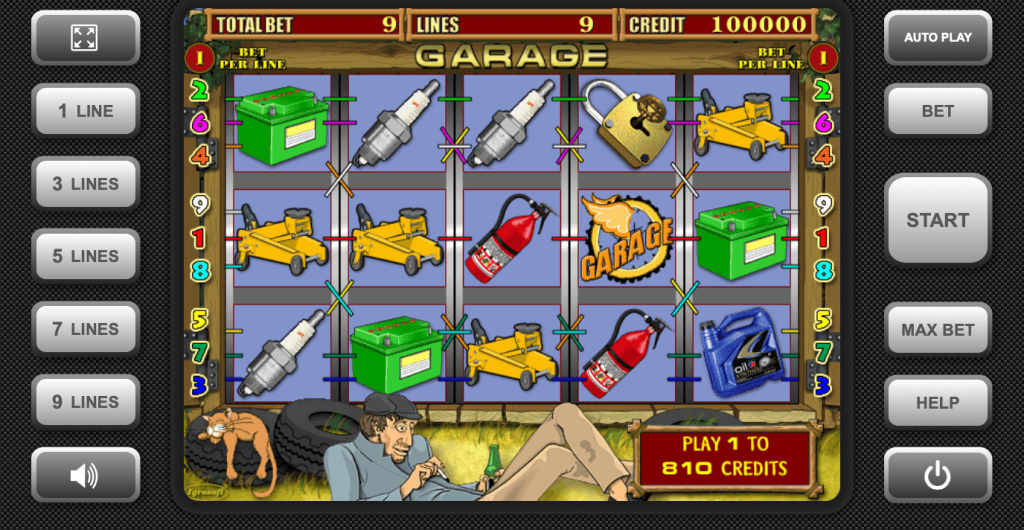The height and width of the screenshot is (530, 1024).
Task: Click the BET button
Action: [937, 111]
